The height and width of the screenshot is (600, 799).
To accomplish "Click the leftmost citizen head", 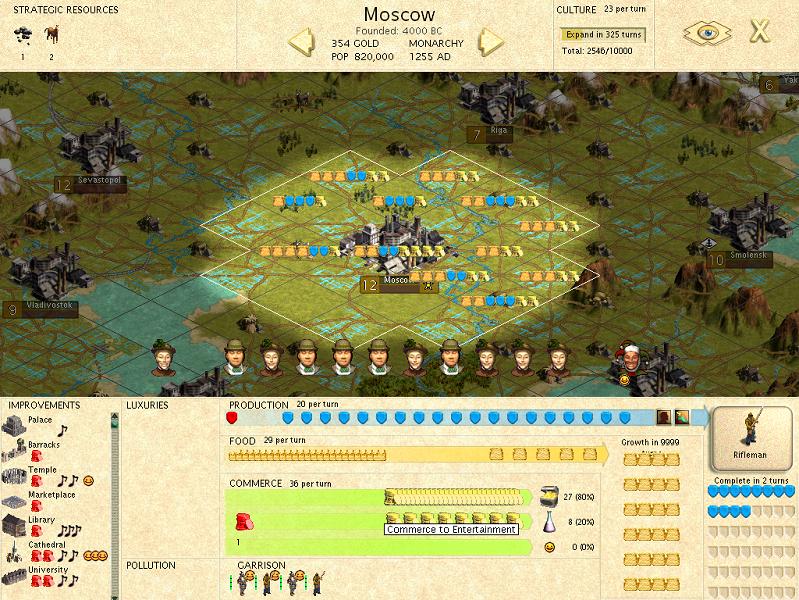I will click(163, 357).
